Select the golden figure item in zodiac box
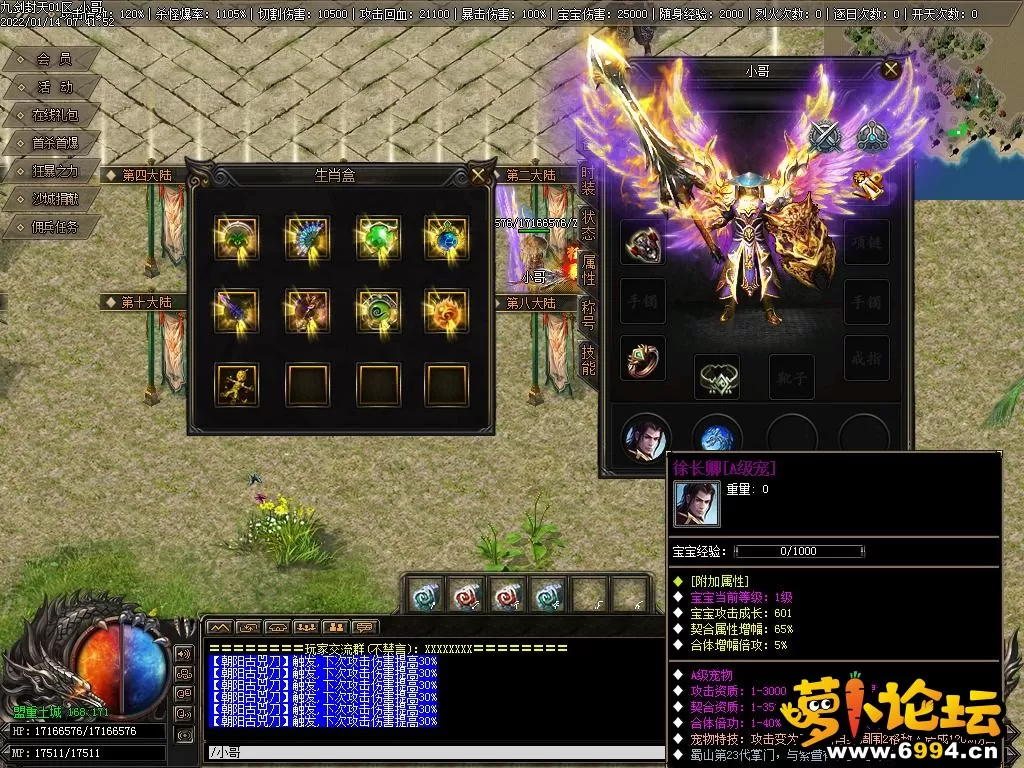This screenshot has width=1024, height=768. (236, 384)
